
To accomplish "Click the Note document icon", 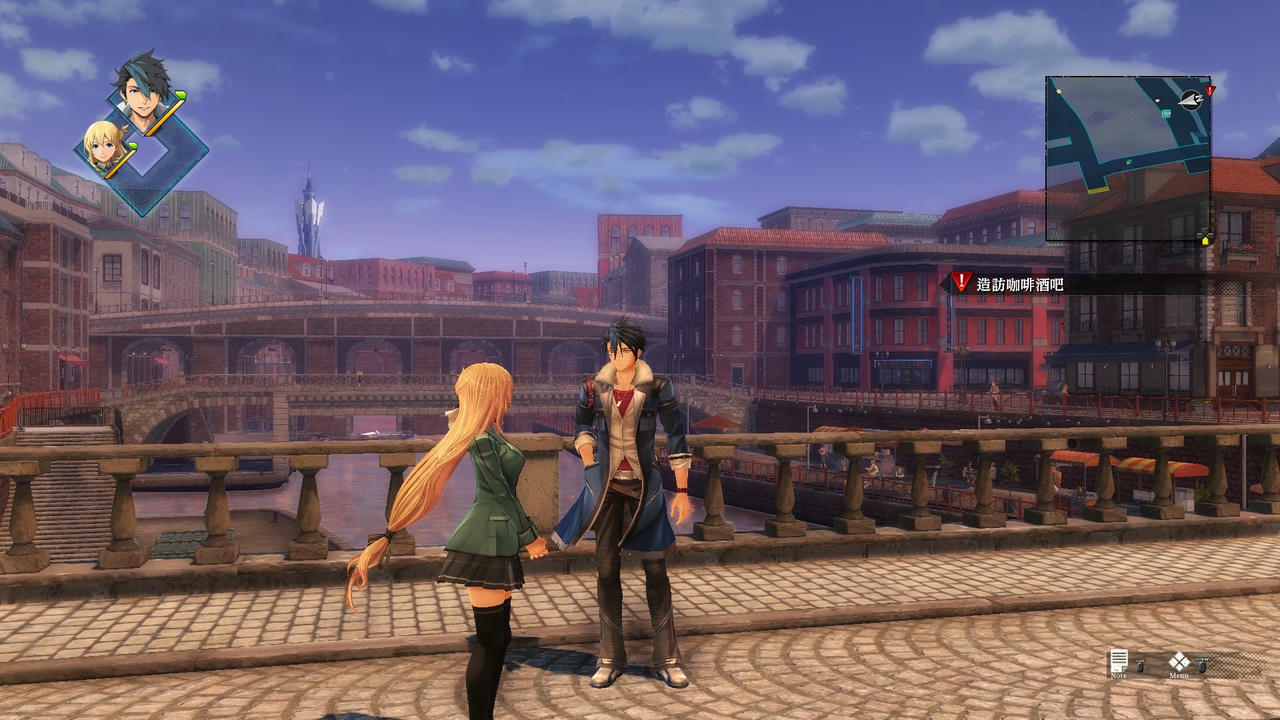I will (1119, 661).
